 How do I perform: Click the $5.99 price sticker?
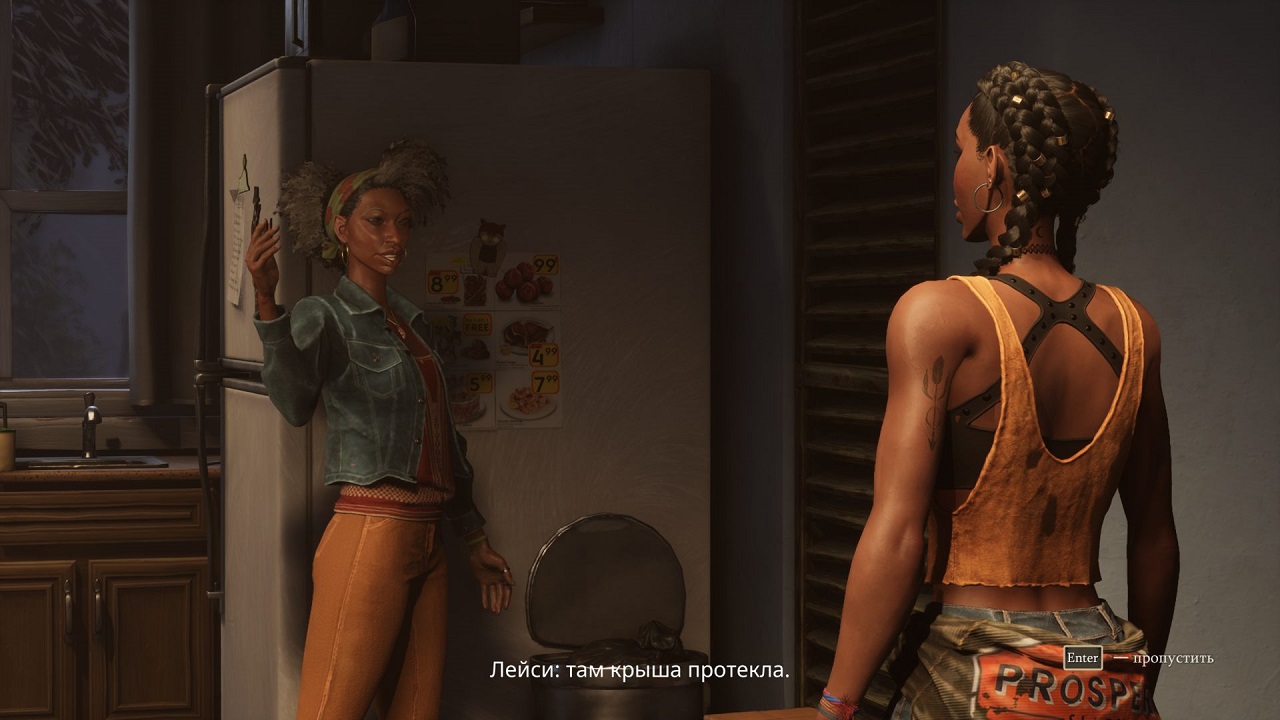(478, 382)
